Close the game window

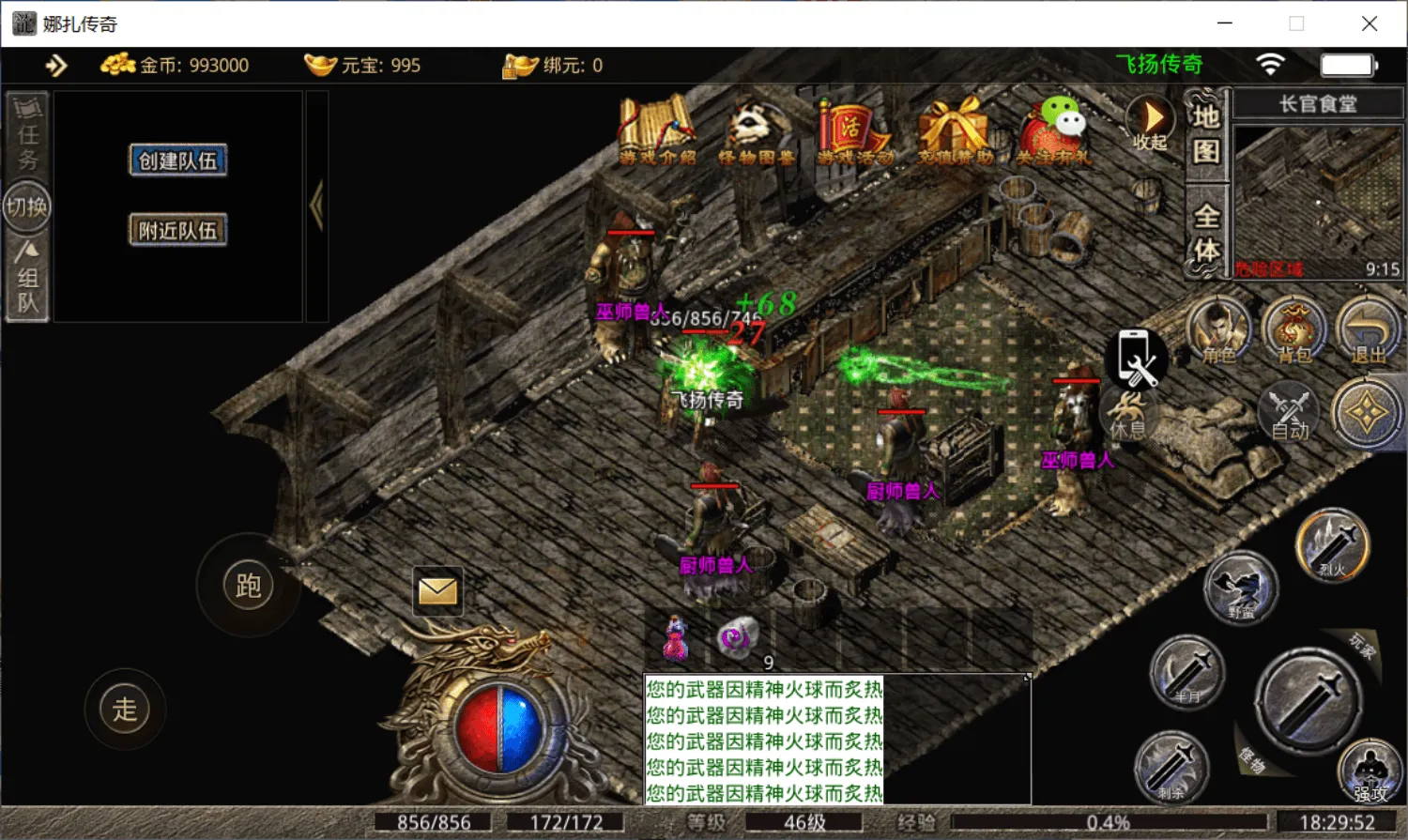point(1370,23)
